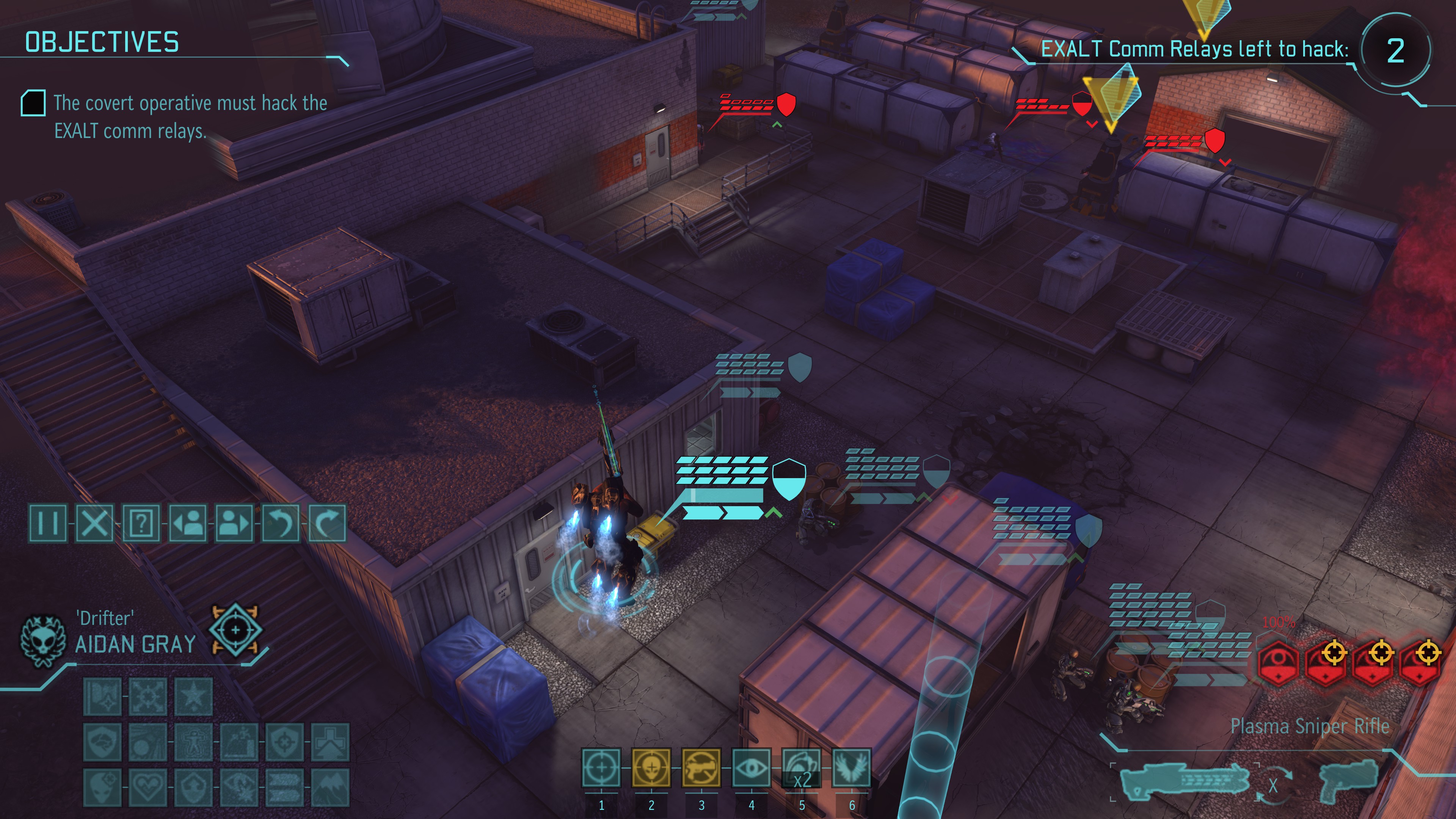Rotate the camera with the left curved arrow

coord(281,523)
